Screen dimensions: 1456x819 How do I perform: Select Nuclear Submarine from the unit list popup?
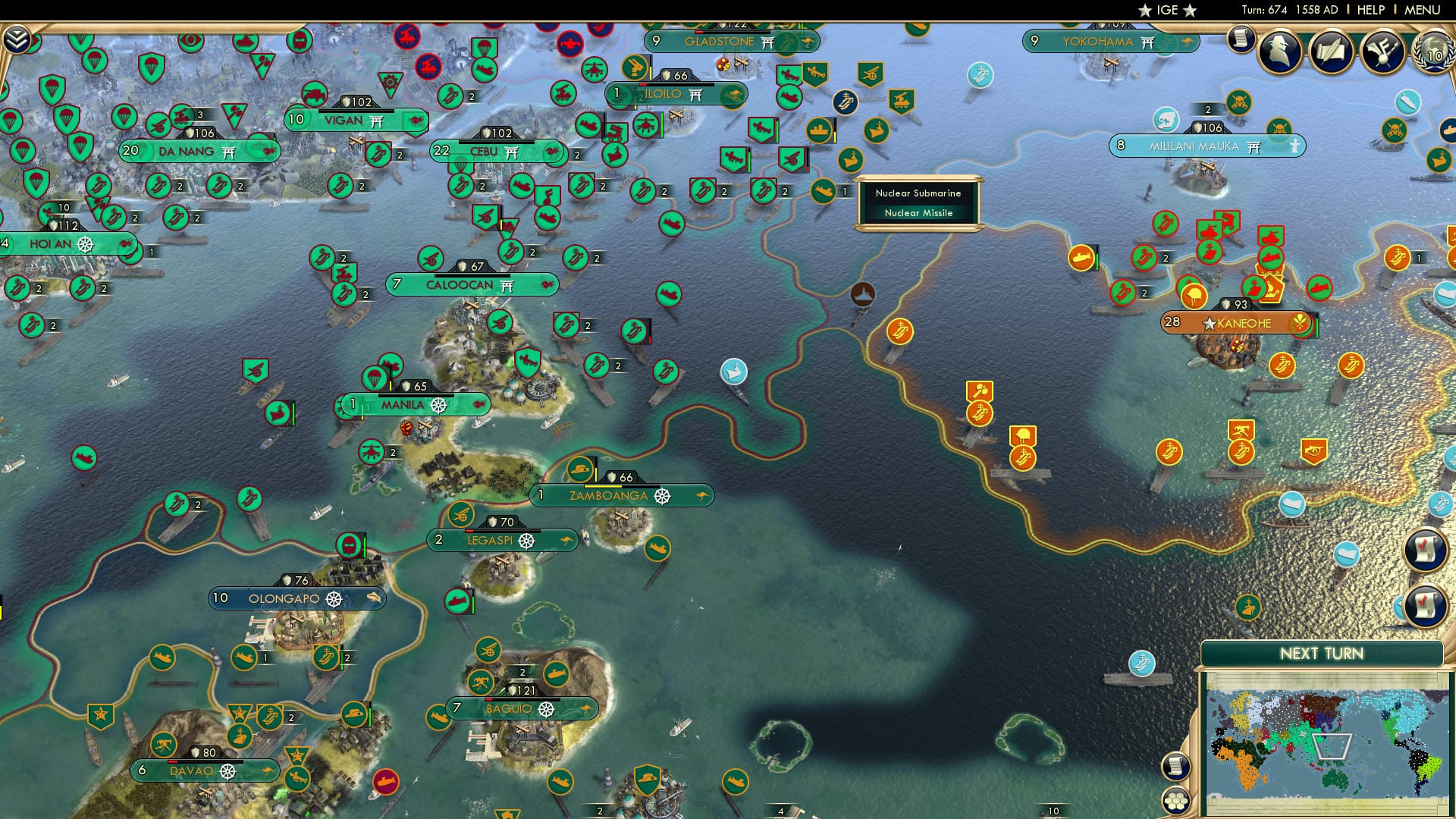(917, 193)
